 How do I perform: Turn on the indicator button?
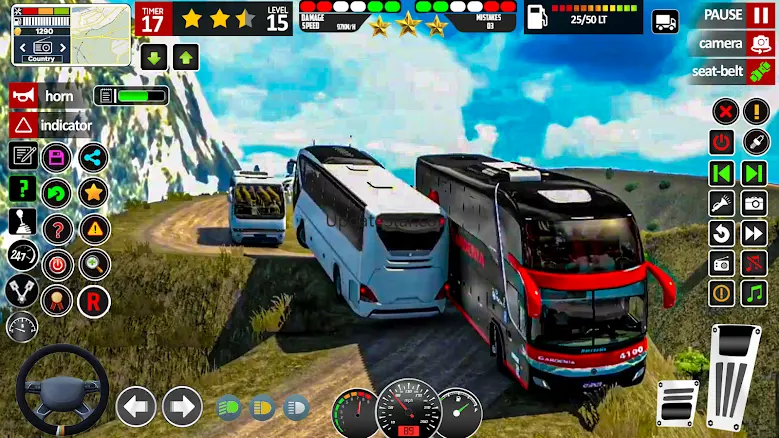[x=53, y=126]
